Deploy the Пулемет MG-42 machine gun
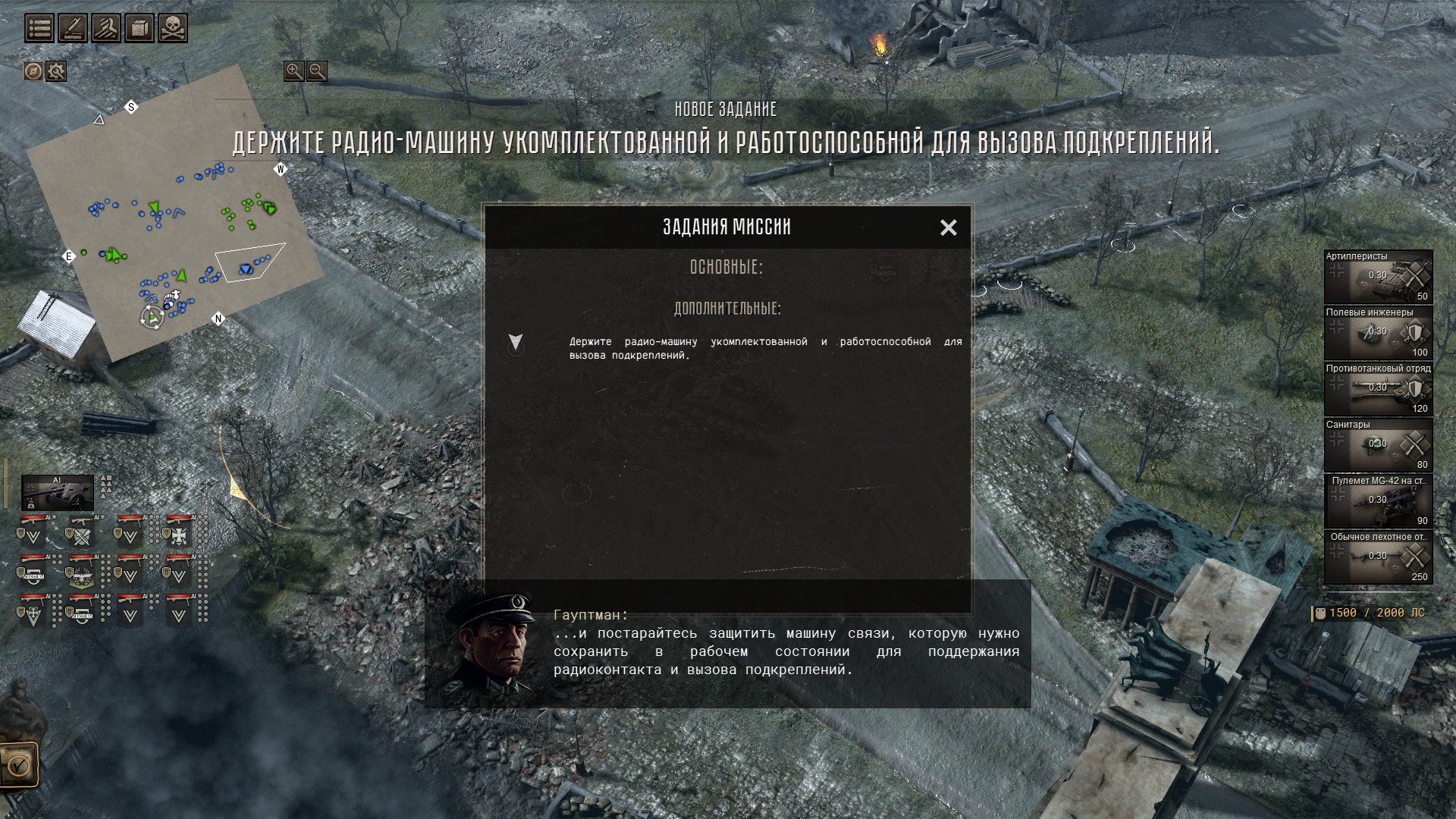 [x=1378, y=501]
